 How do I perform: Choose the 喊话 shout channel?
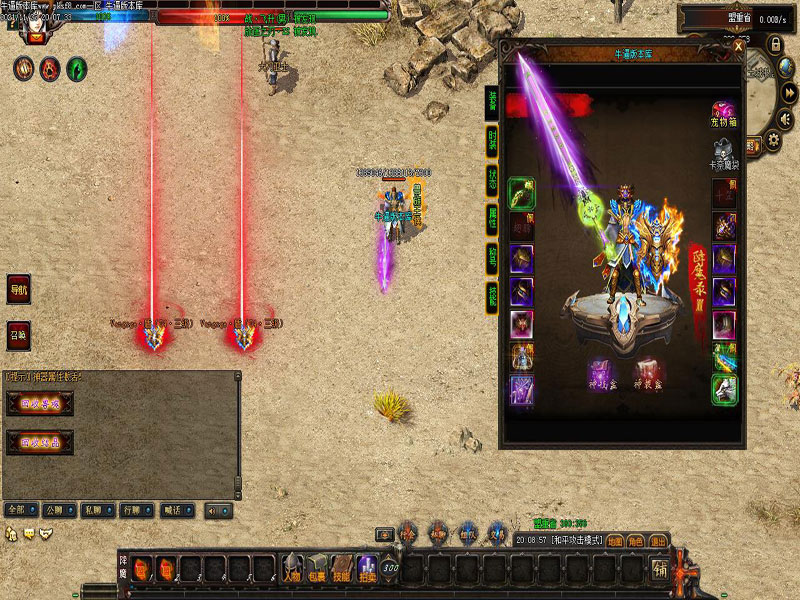pos(171,510)
